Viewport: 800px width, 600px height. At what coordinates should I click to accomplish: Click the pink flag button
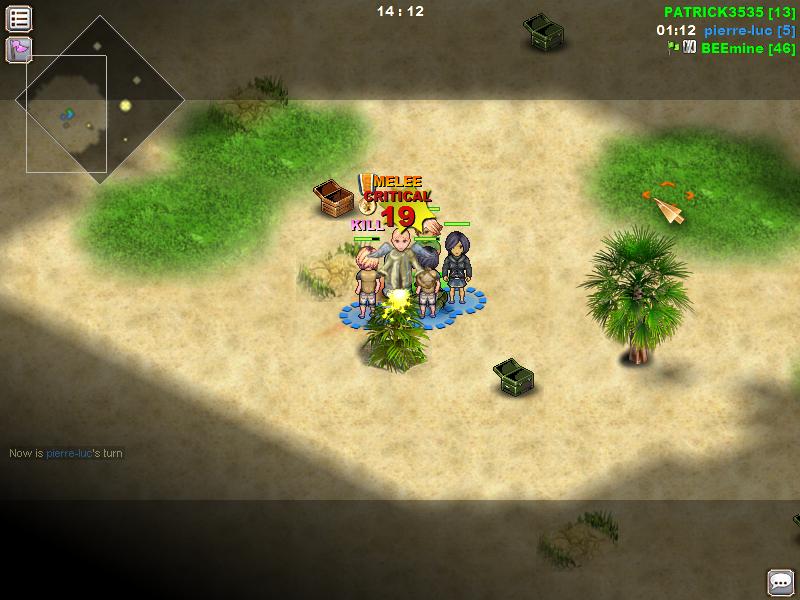coord(19,49)
